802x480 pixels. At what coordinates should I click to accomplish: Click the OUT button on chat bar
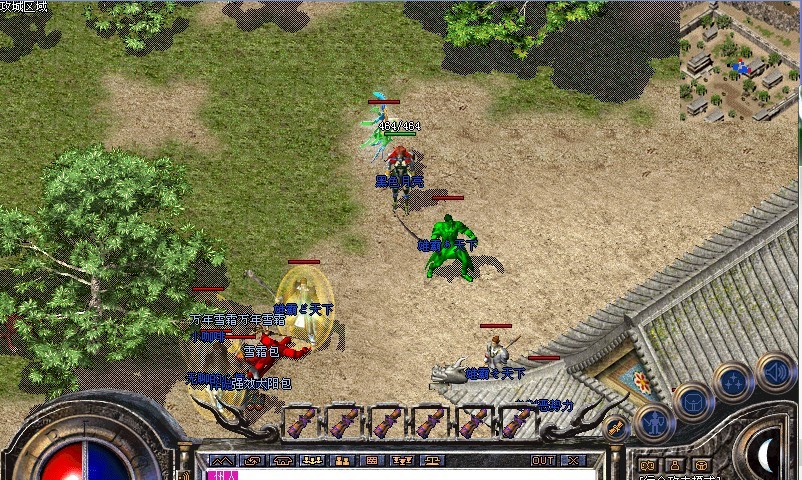coord(543,461)
